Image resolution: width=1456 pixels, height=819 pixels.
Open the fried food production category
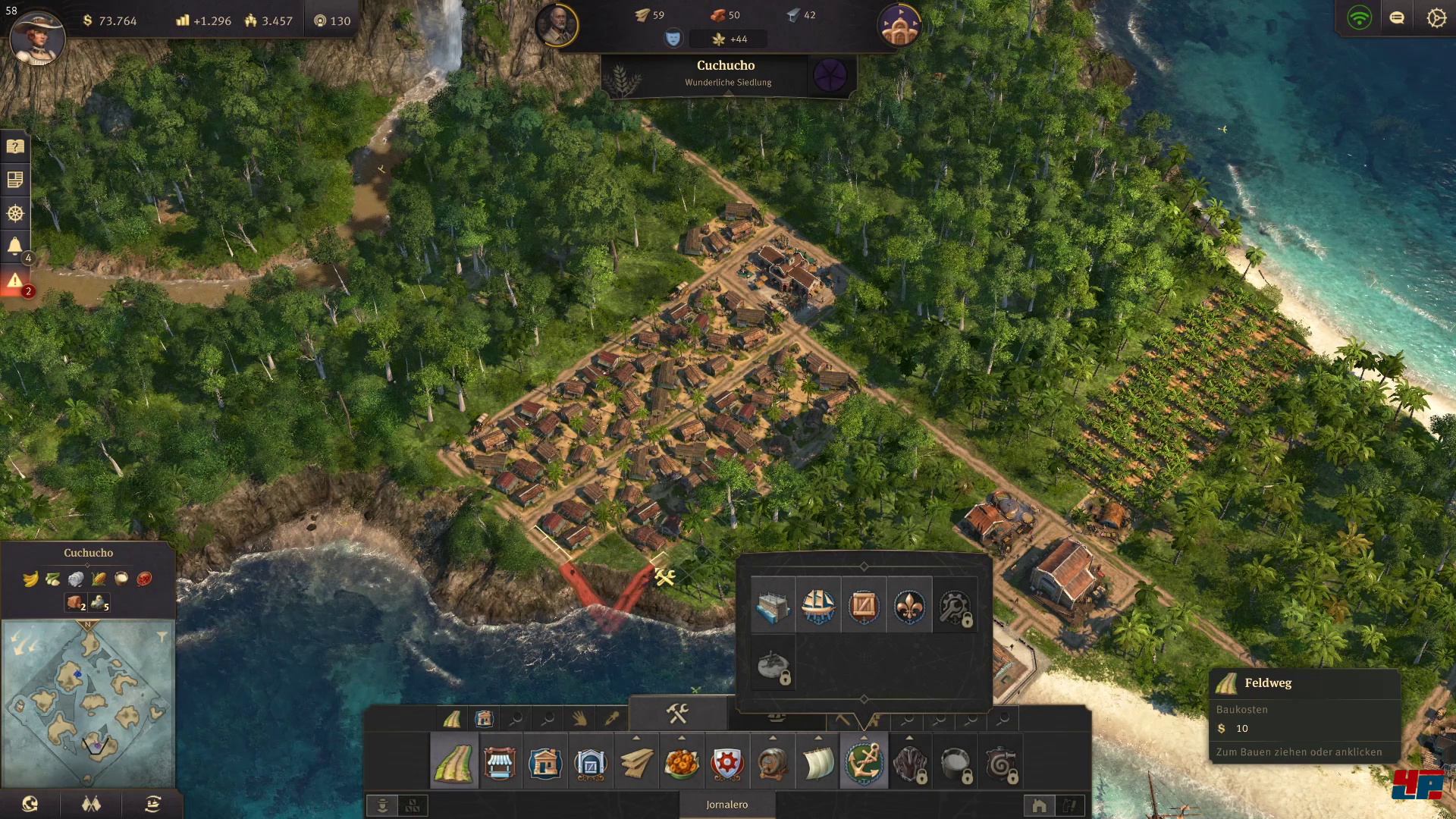[x=681, y=762]
